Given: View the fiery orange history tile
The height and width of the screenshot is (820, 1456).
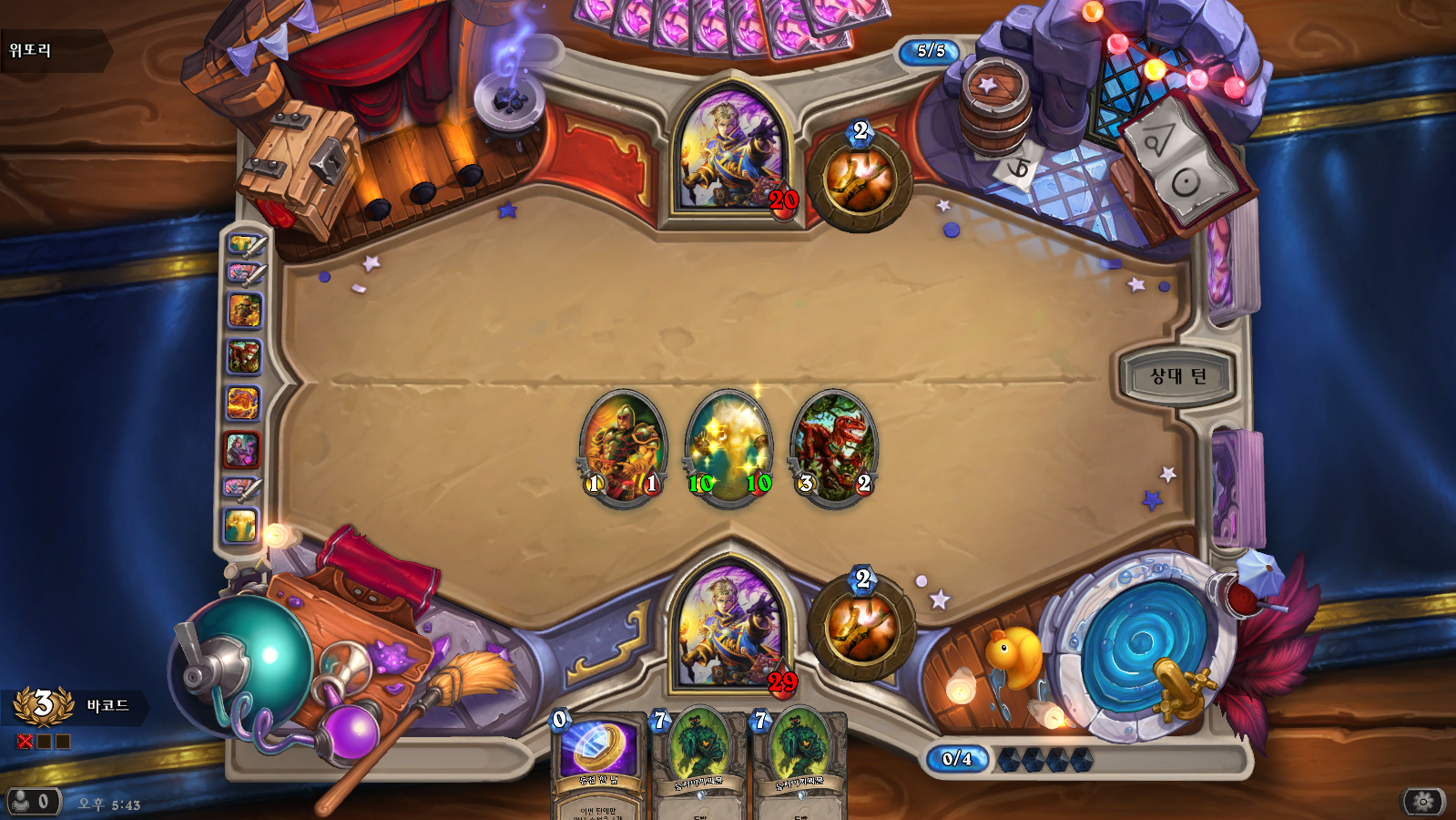Looking at the screenshot, I should pyautogui.click(x=242, y=403).
